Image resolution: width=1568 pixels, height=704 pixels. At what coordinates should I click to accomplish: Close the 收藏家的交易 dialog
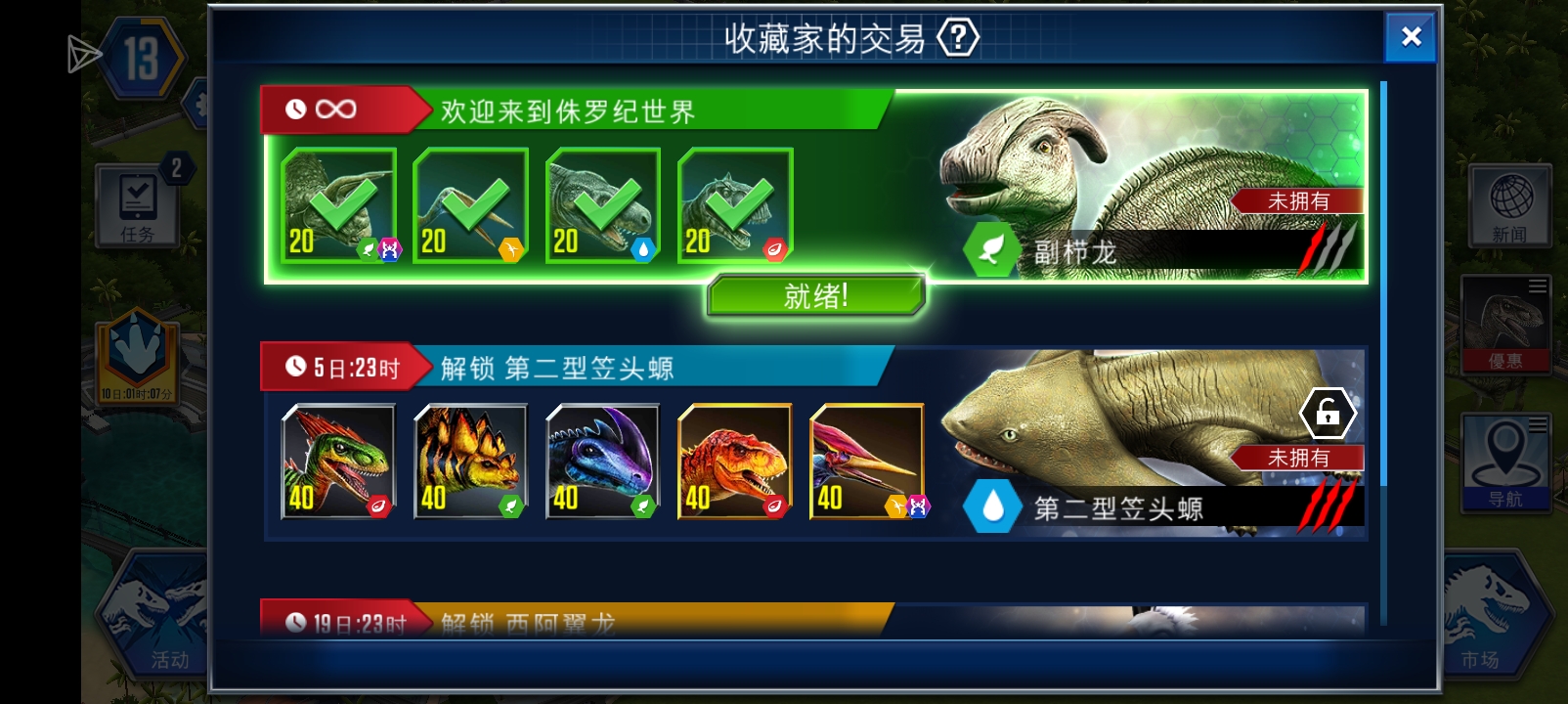click(x=1411, y=37)
